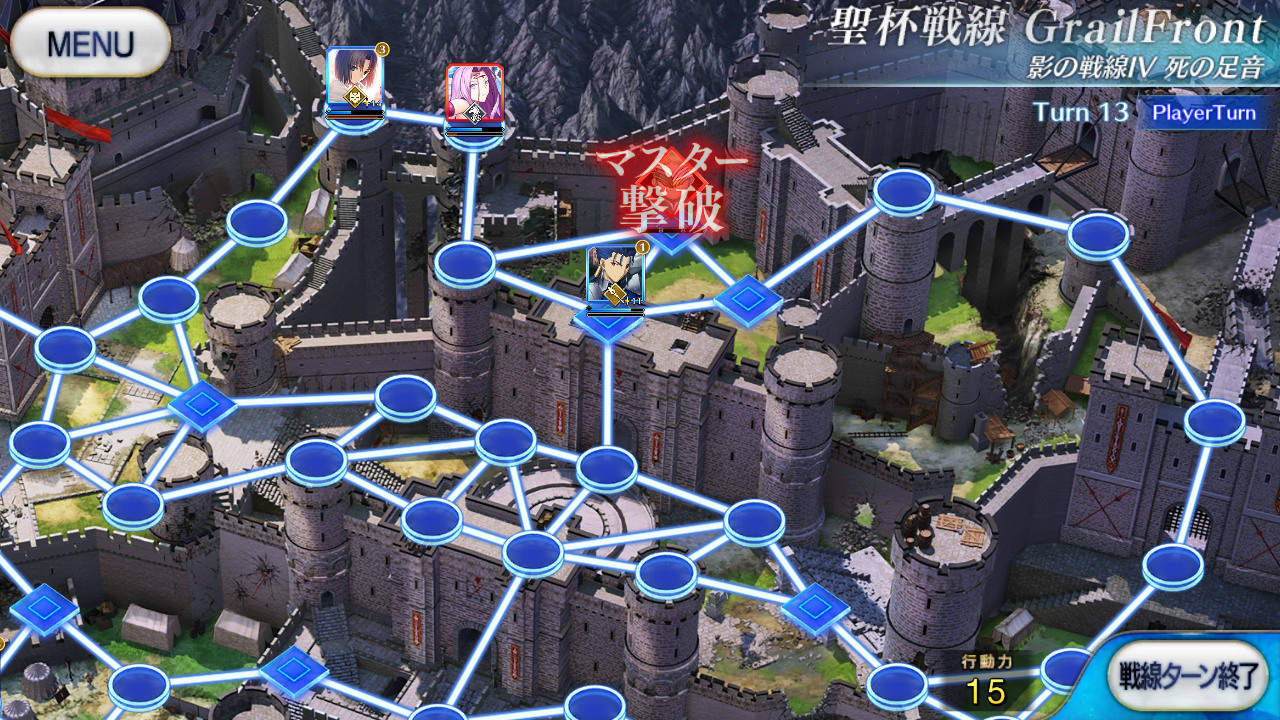Open the MENU
The image size is (1280, 720).
tap(92, 44)
